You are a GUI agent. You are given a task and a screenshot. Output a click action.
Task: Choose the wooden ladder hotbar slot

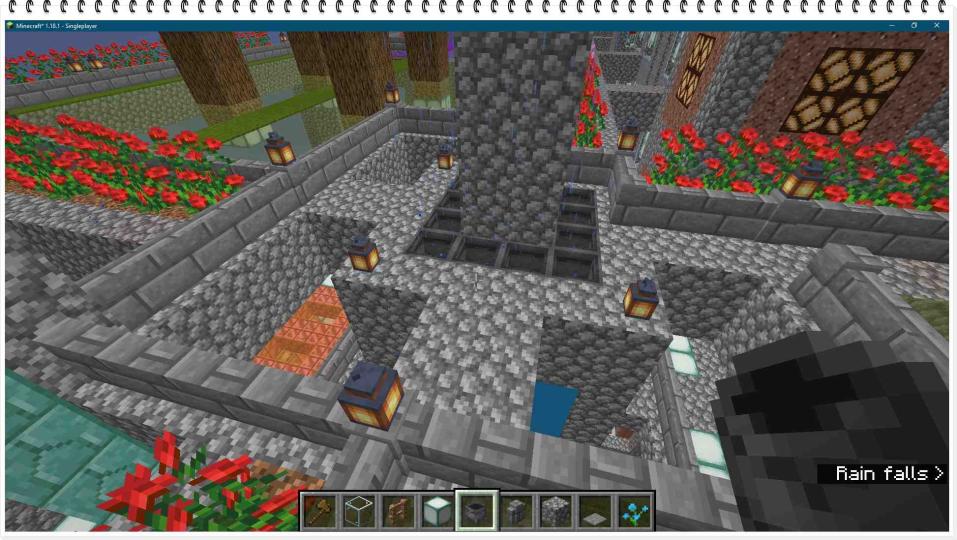point(398,511)
